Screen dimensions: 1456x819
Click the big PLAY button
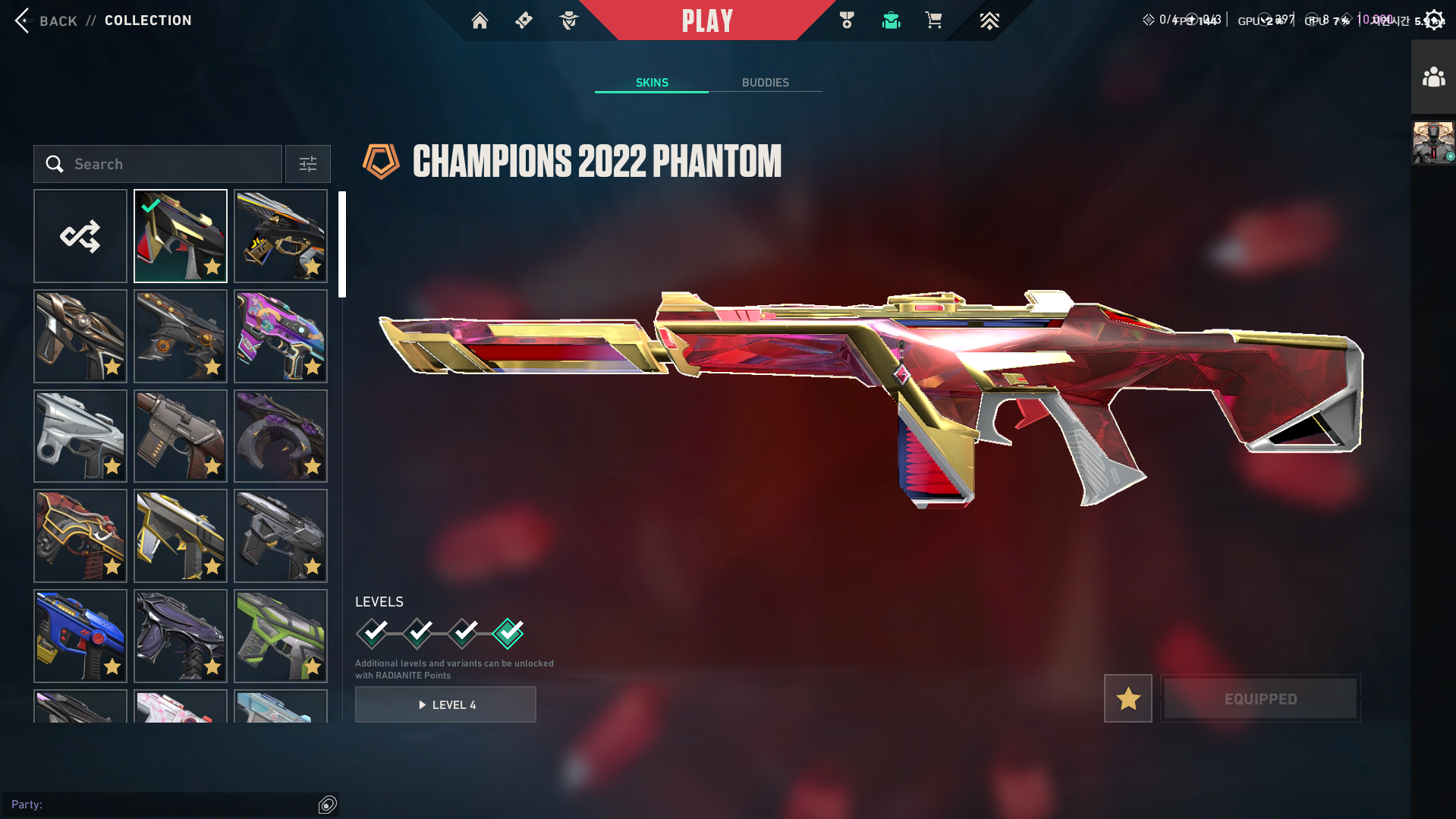pos(707,20)
